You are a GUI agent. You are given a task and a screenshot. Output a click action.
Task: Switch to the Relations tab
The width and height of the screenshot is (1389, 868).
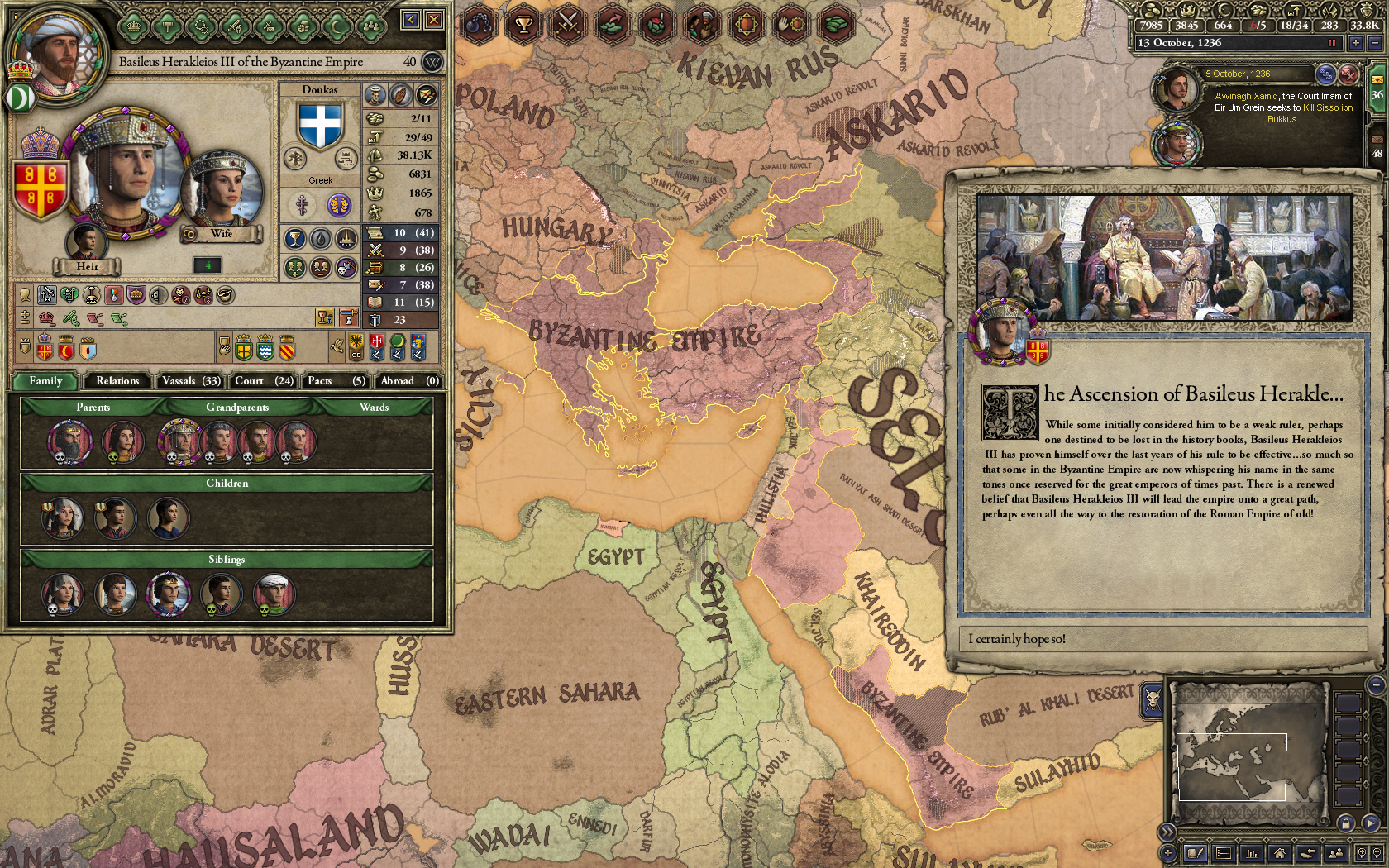(117, 381)
